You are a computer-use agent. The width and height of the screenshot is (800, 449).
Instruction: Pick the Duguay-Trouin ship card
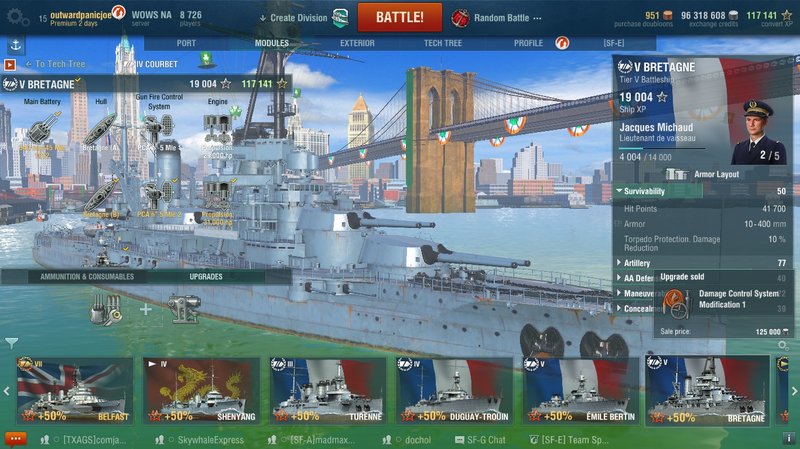click(x=453, y=390)
